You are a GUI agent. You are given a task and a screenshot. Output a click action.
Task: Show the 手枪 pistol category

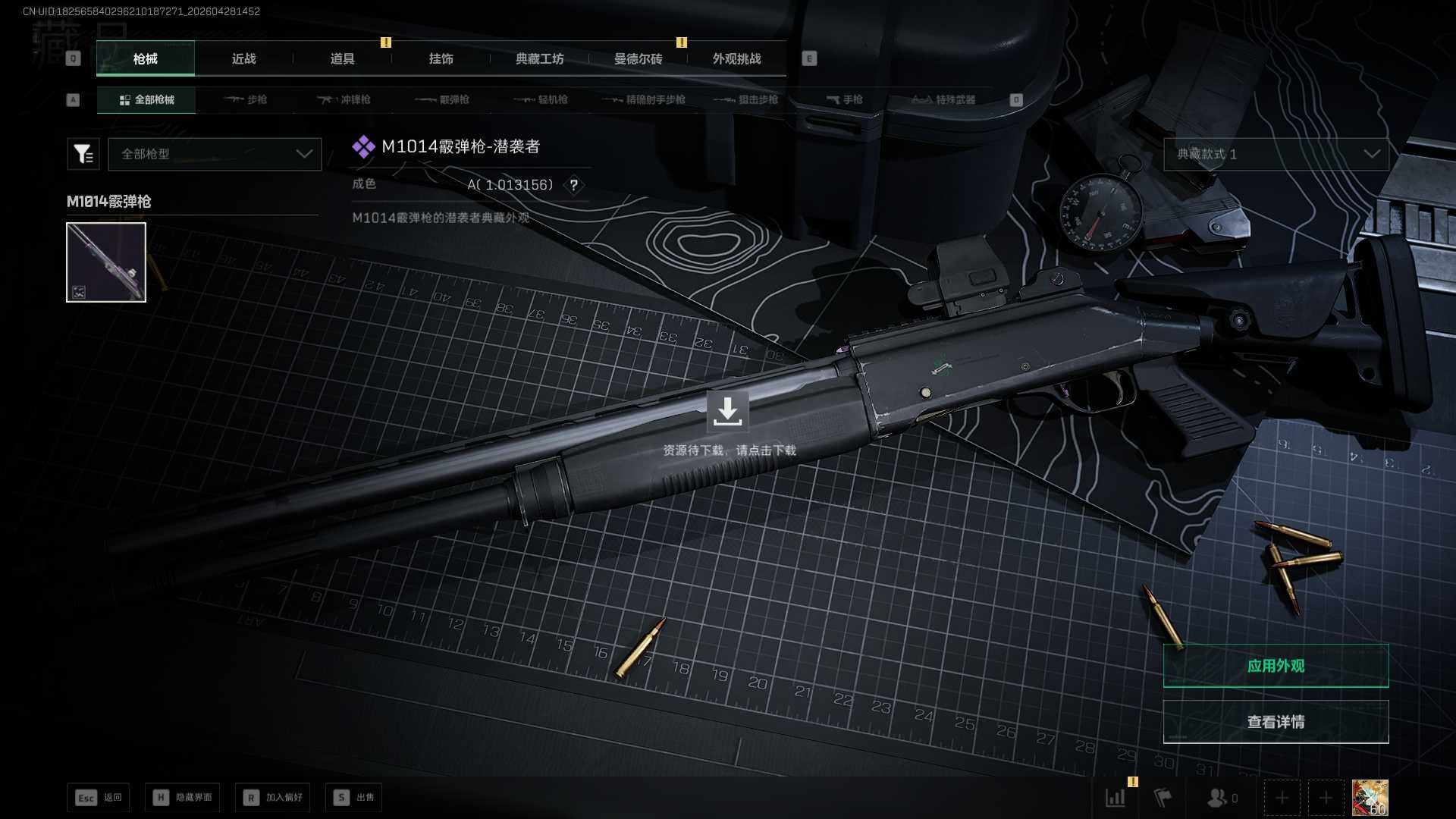[845, 99]
